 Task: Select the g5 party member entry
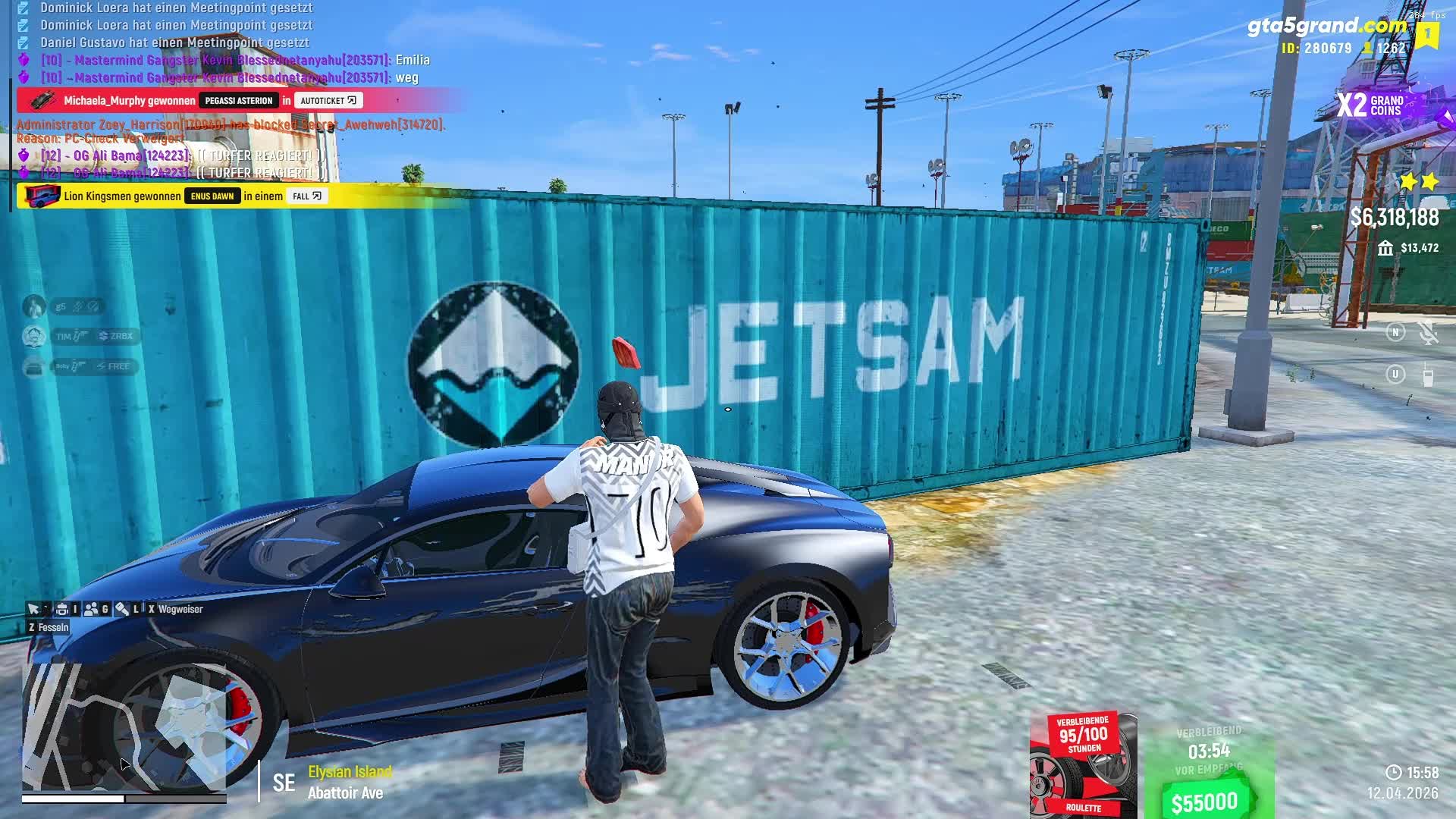pos(77,306)
